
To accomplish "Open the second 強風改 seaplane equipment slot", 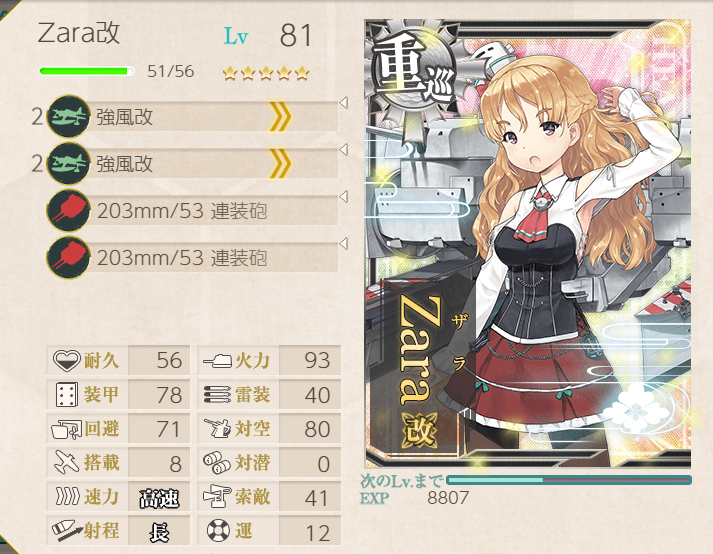I will point(190,163).
